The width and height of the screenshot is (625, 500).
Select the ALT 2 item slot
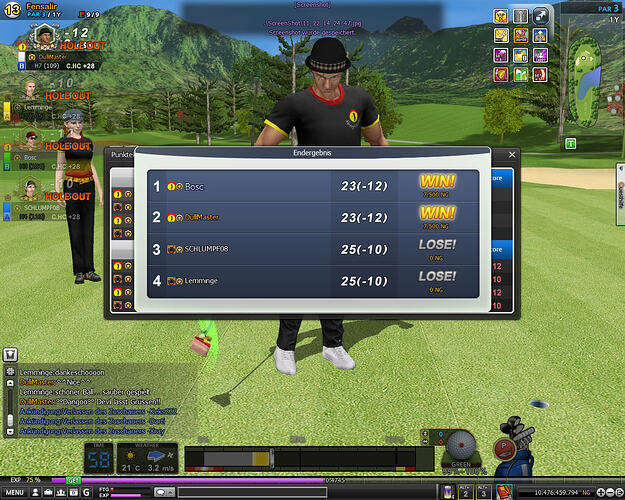[x=467, y=490]
